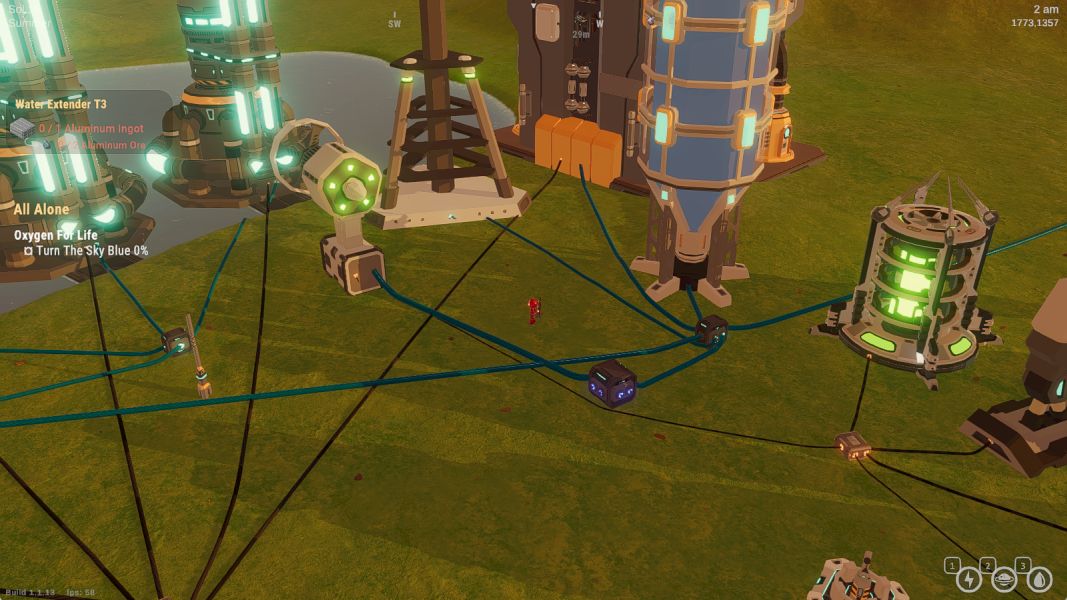The image size is (1067, 600).
Task: Select the lightning bolt power overlay icon
Action: pos(969,579)
